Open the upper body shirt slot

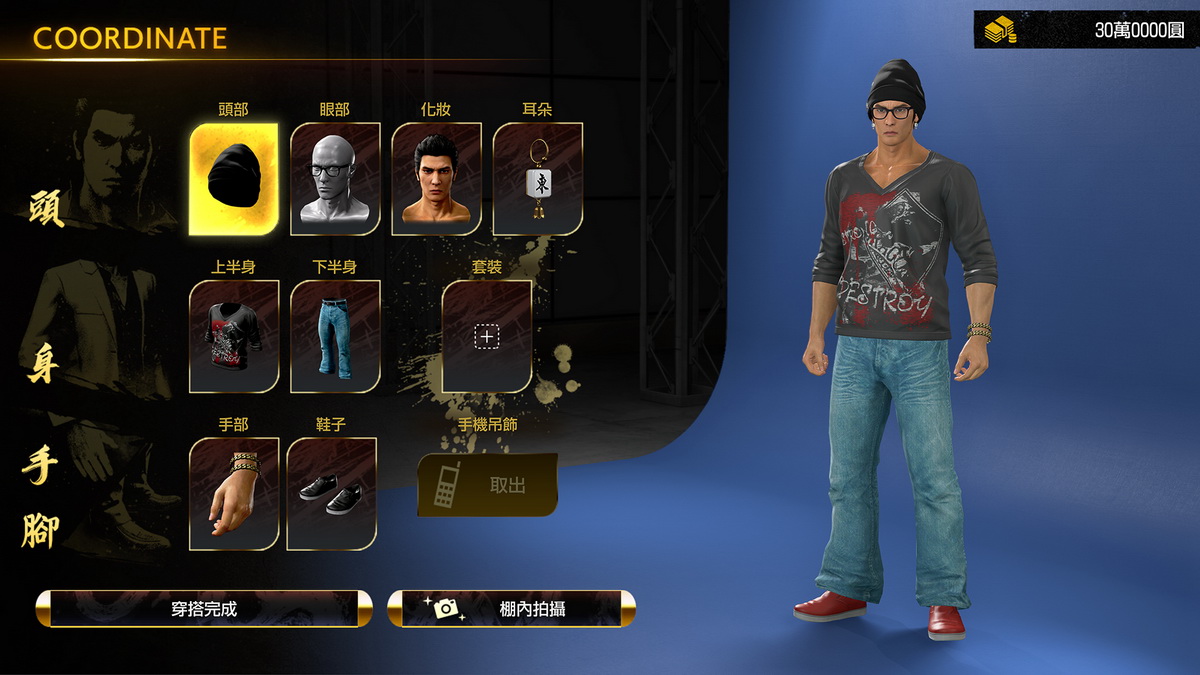[234, 336]
